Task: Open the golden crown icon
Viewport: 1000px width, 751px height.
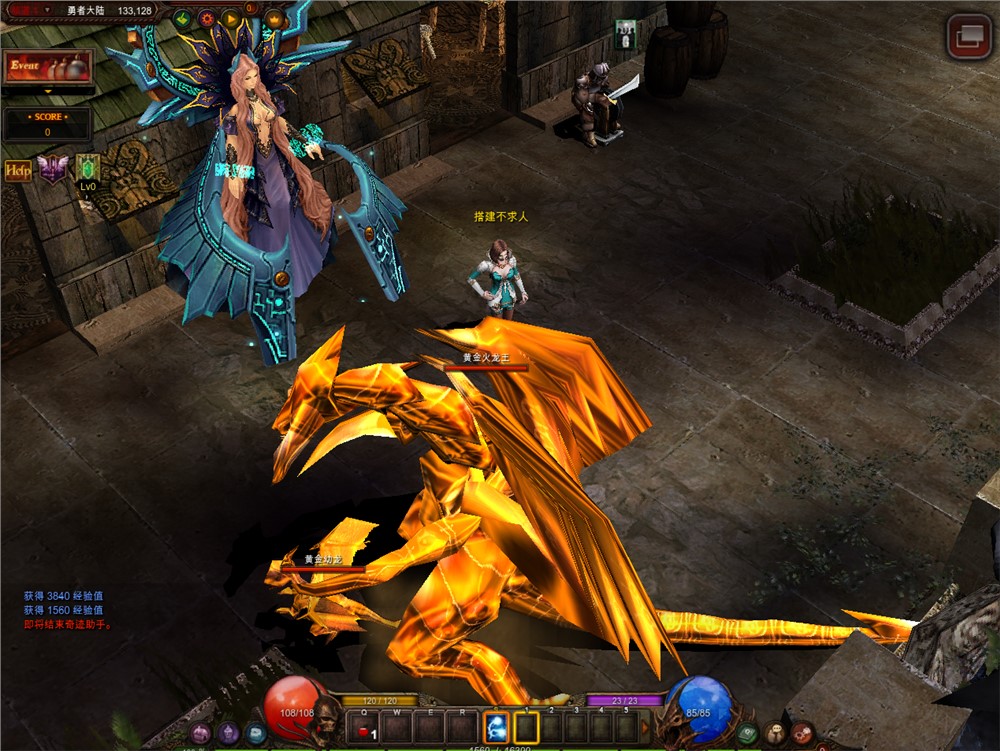Action: (x=274, y=20)
